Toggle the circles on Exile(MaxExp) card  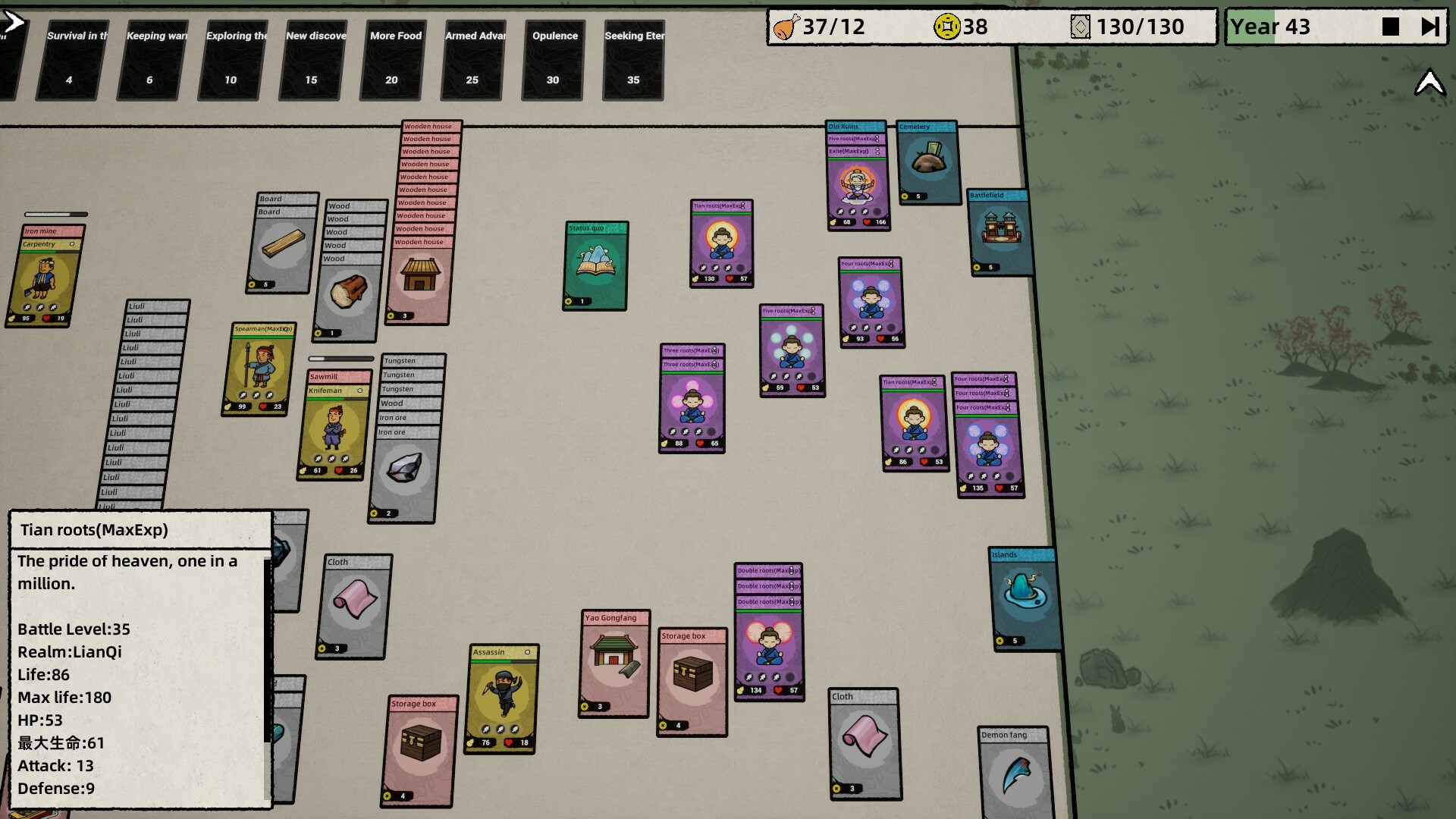(x=877, y=151)
